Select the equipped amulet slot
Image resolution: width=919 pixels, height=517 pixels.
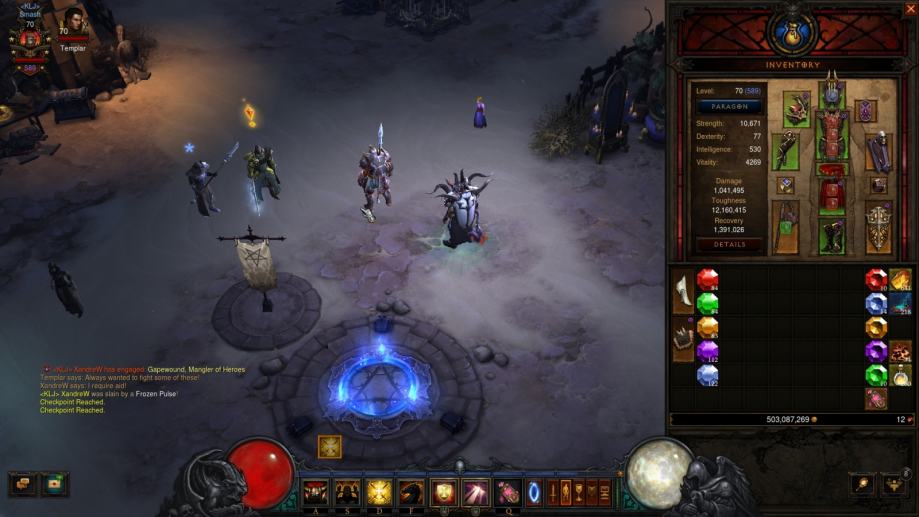coord(866,109)
